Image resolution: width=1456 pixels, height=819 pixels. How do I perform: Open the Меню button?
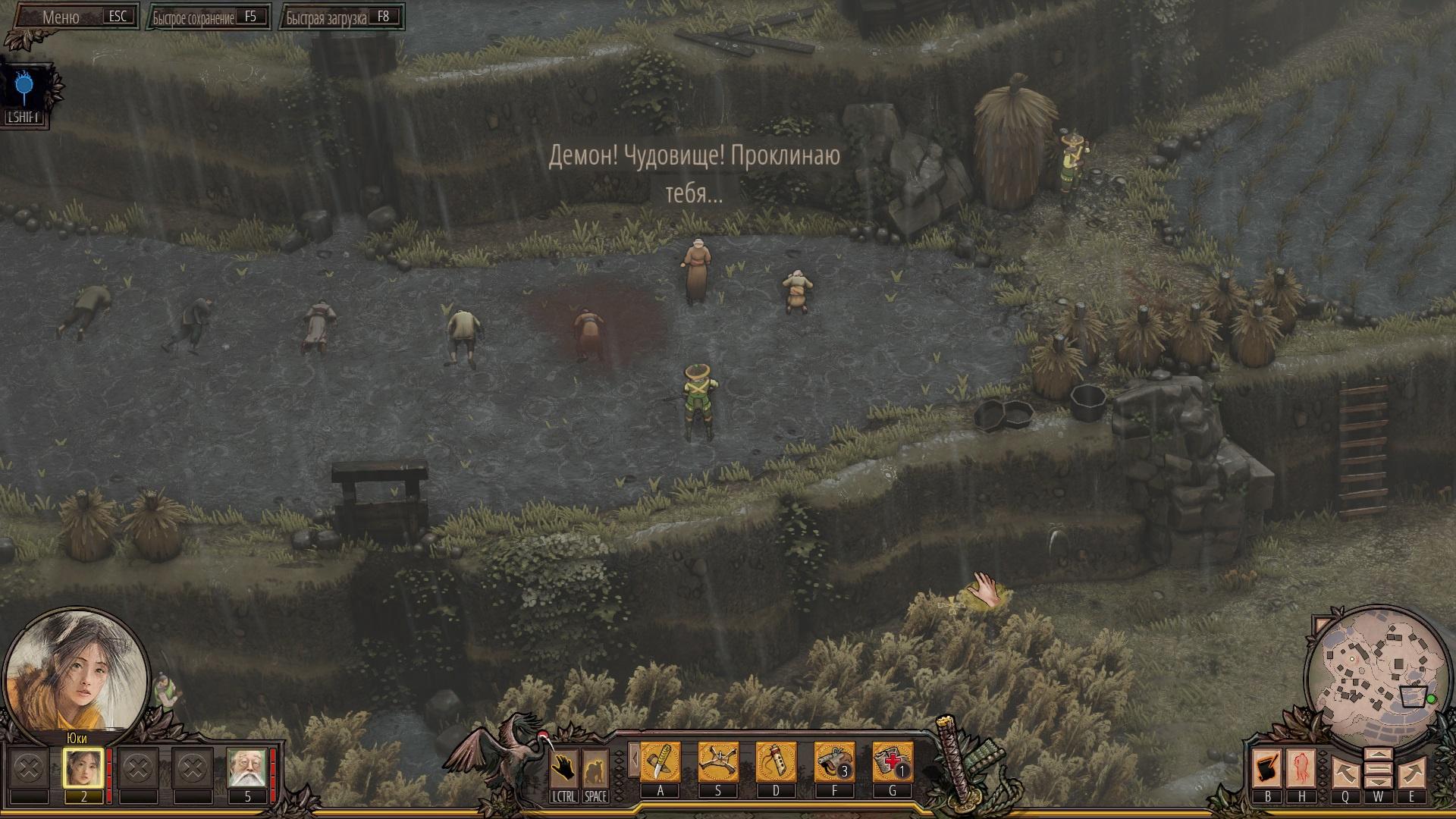click(x=74, y=17)
